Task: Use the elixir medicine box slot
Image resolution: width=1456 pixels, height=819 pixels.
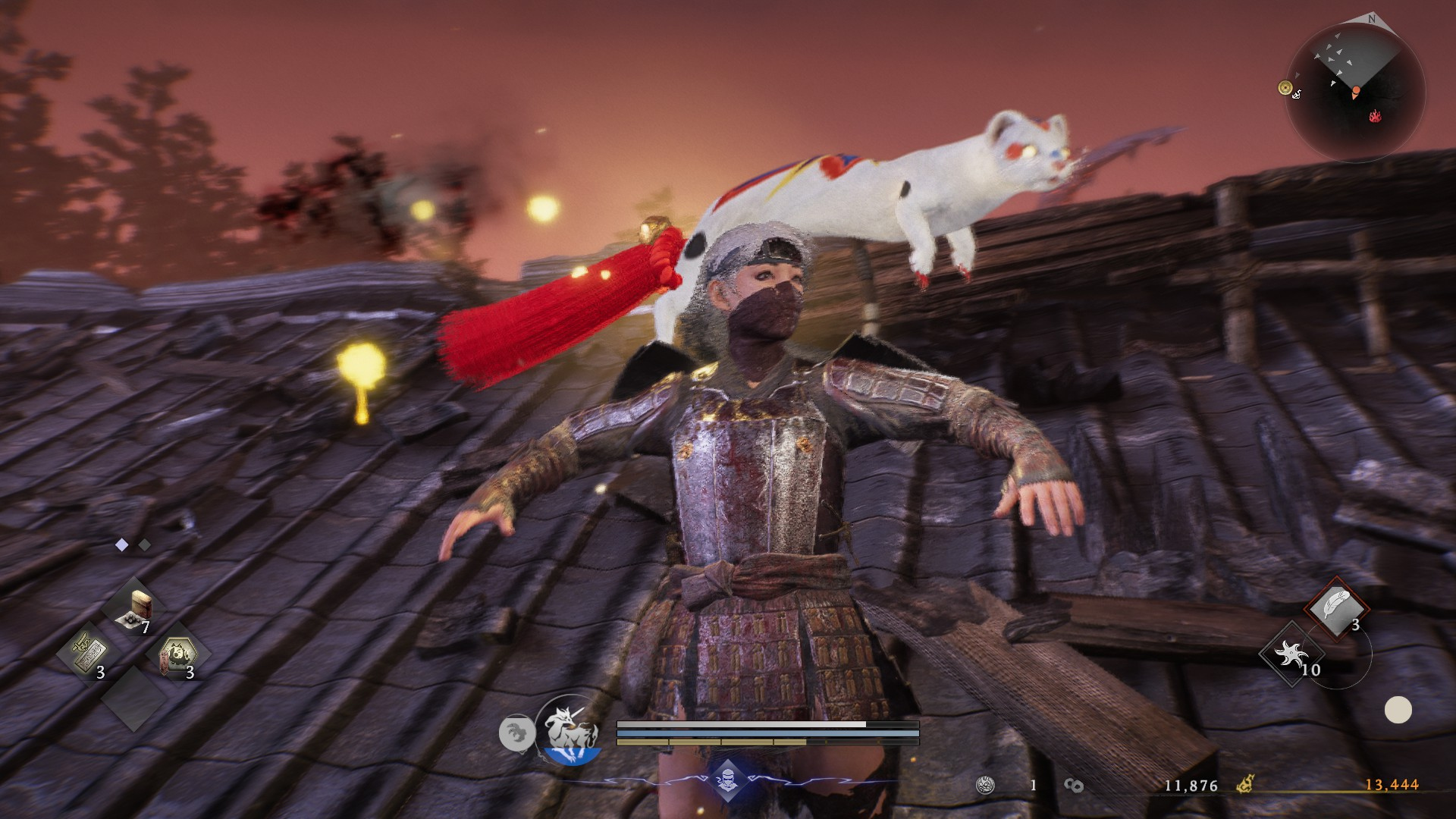Action: point(135,610)
